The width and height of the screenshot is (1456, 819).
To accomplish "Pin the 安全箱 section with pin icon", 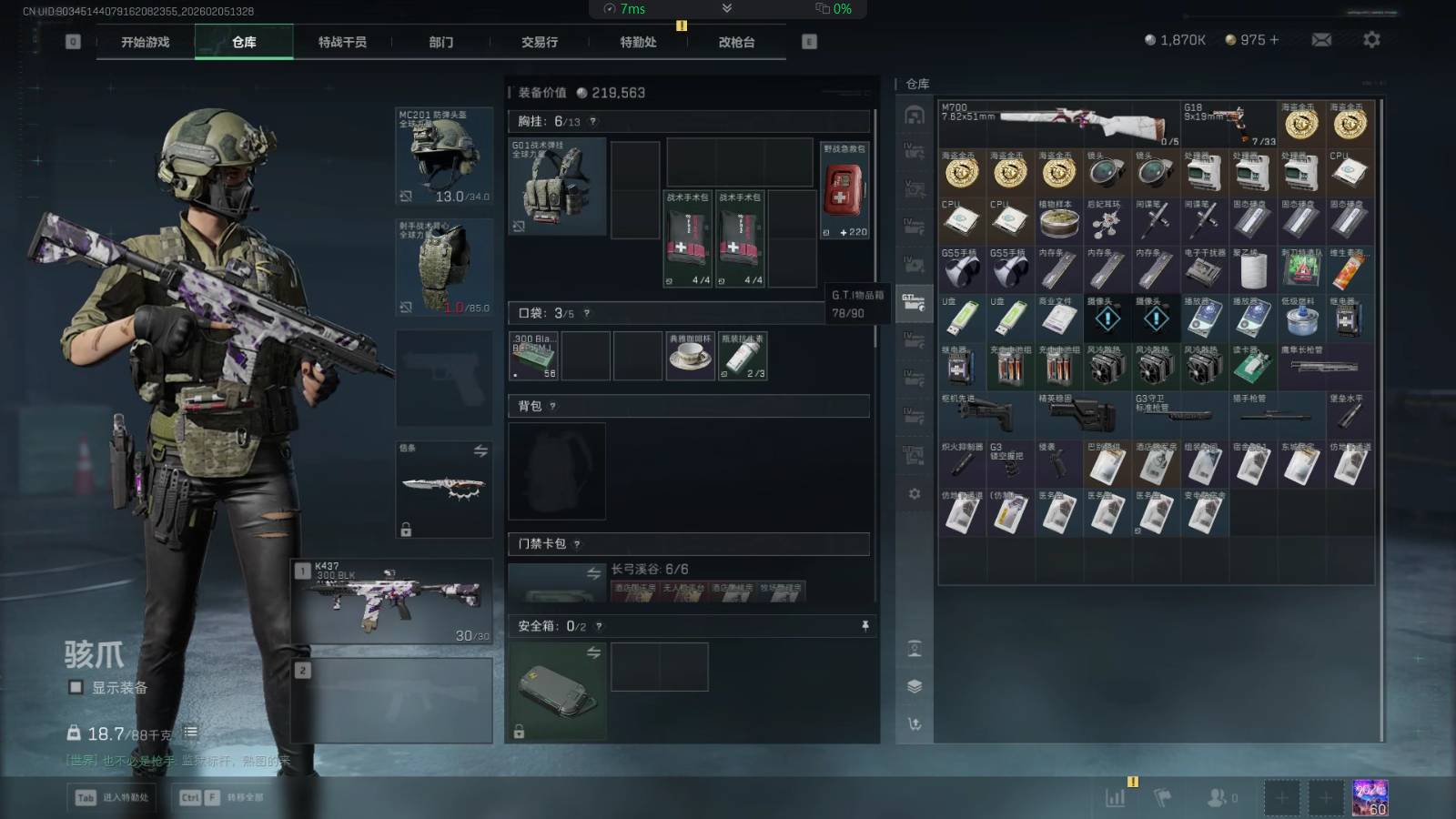I will coord(864,626).
